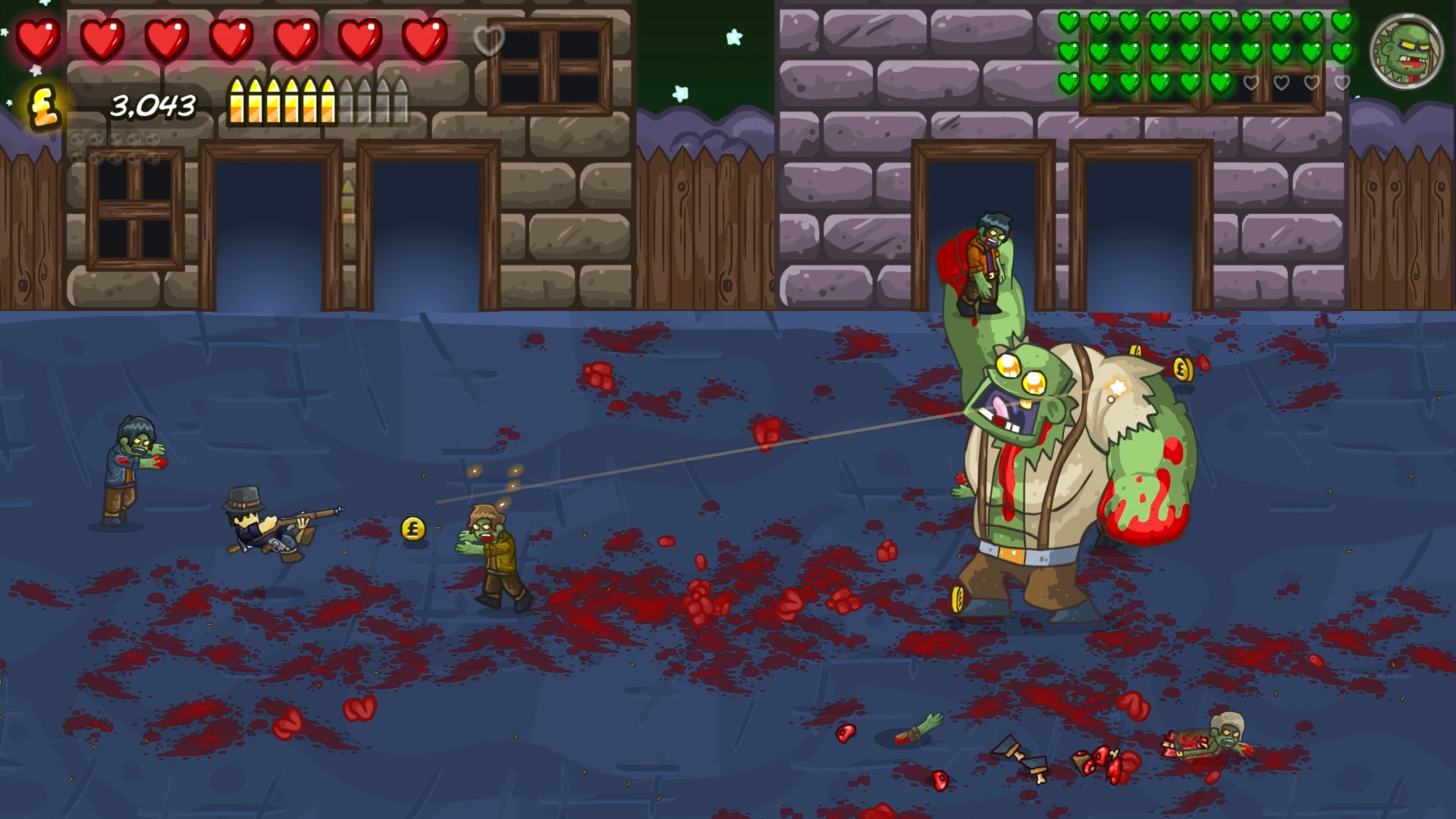Click a golden bullet in the ammo bar
This screenshot has width=1456, height=819.
[258, 101]
